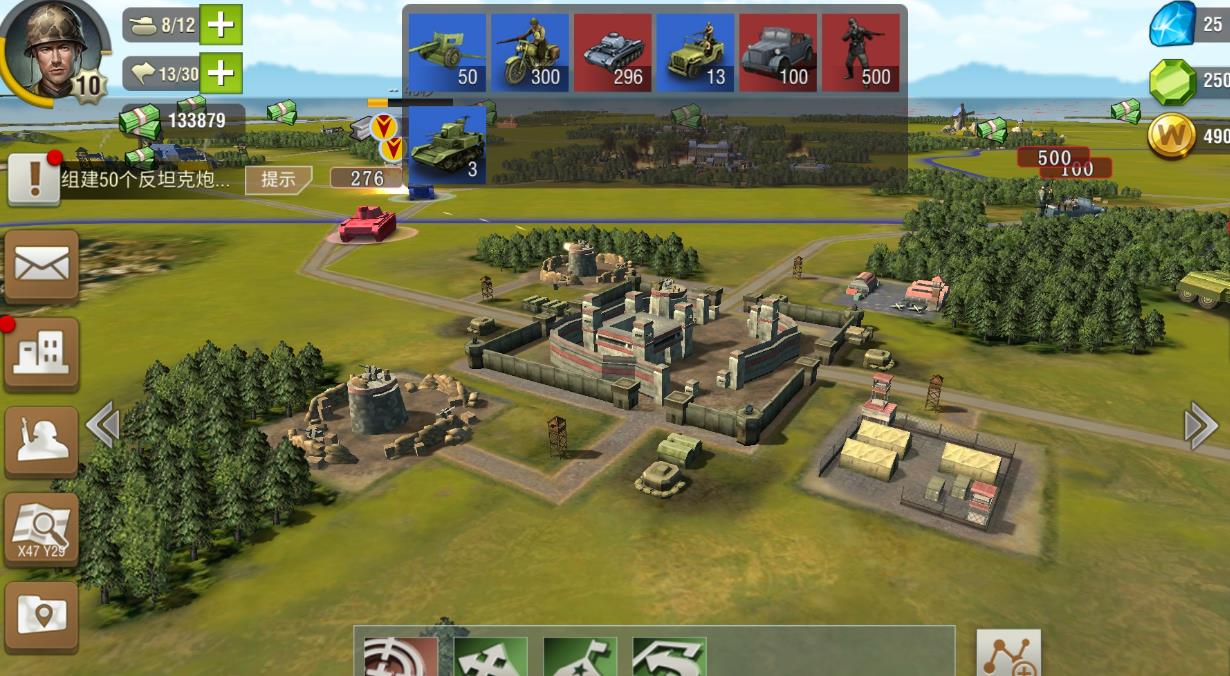The image size is (1230, 676).
Task: Select the motorcycle unit card showing 300
Action: [x=529, y=52]
